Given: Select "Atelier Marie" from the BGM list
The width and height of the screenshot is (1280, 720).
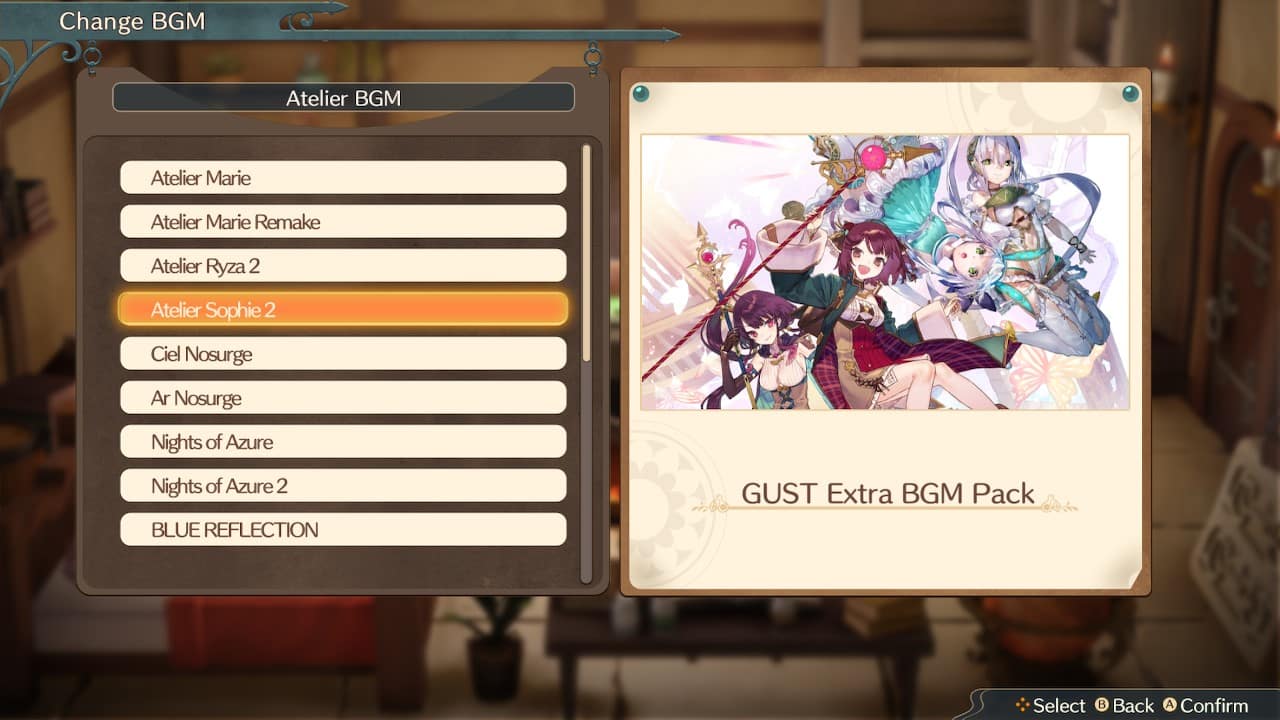Looking at the screenshot, I should click(343, 177).
